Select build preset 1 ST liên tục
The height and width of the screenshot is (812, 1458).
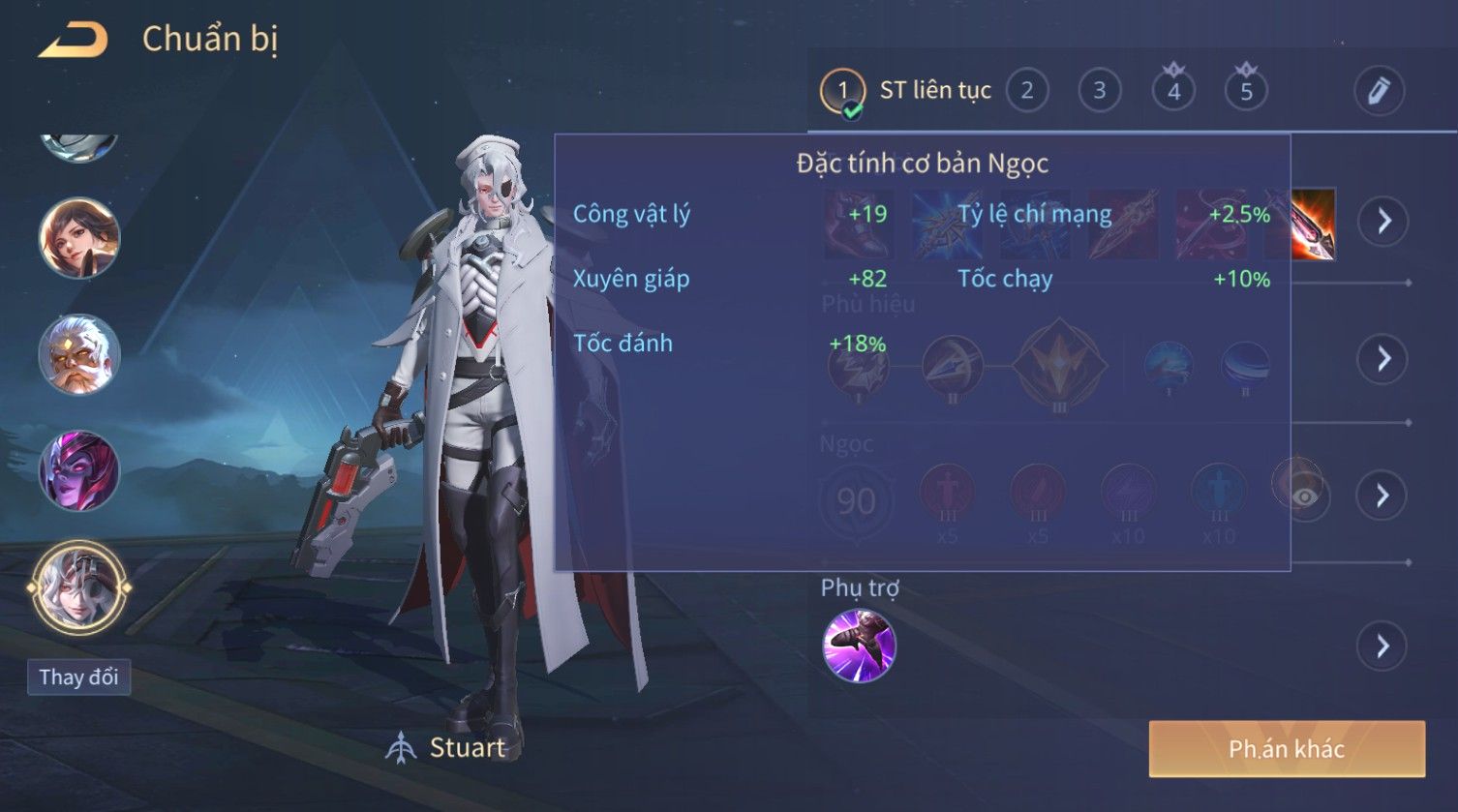coord(842,92)
